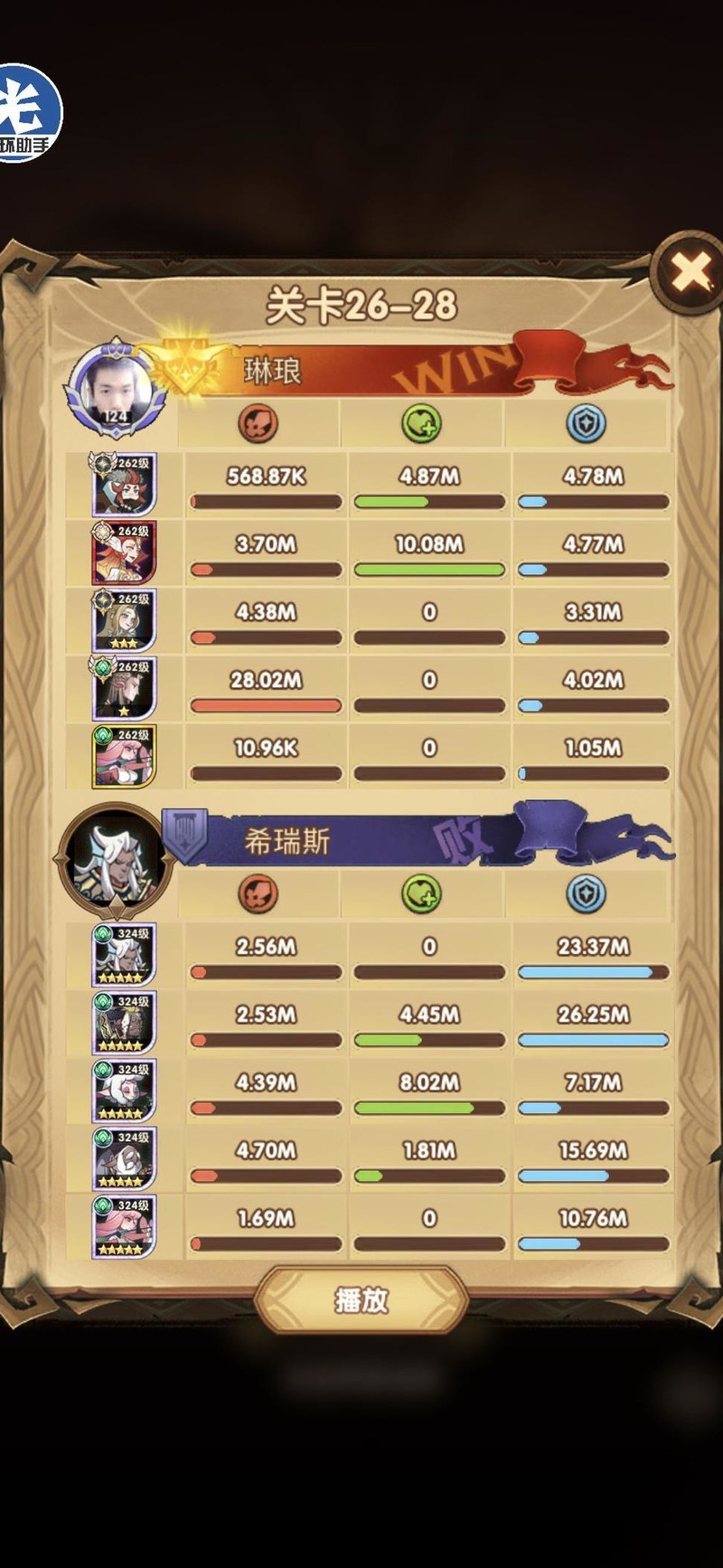Select the hero portrait with 28.02M damage
This screenshot has height=1568, width=723.
click(124, 688)
